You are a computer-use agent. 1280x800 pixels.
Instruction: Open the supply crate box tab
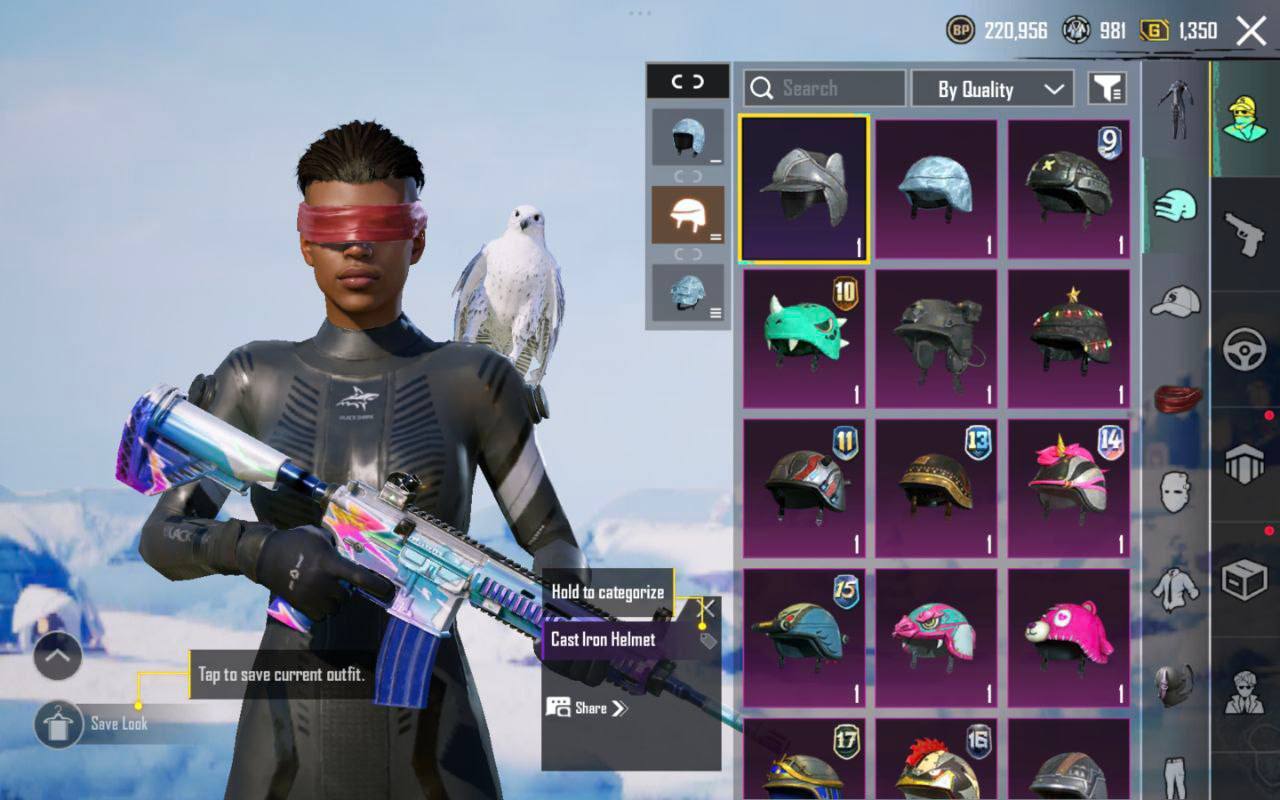click(x=1245, y=579)
